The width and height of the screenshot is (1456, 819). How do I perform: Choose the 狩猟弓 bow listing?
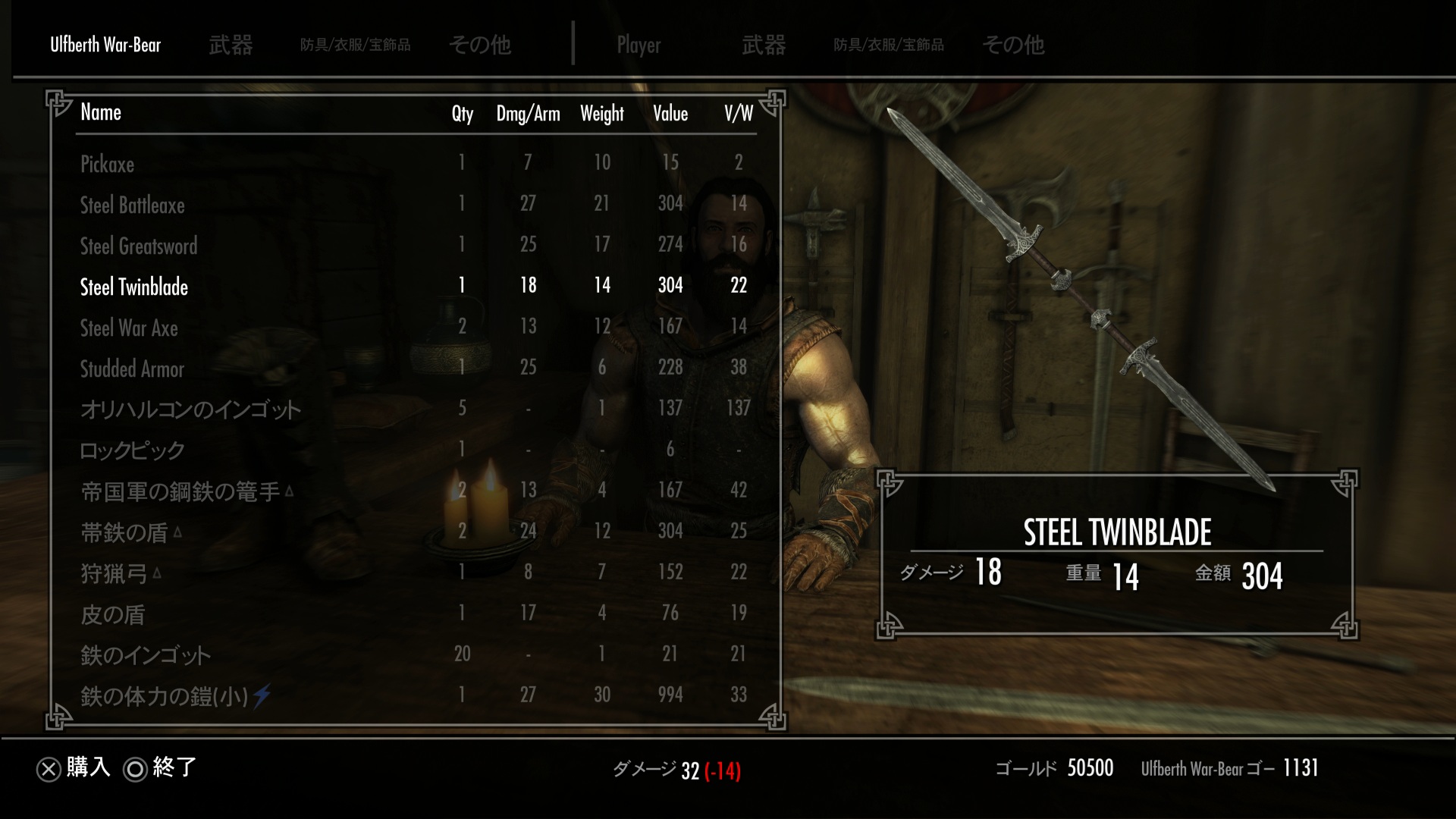point(114,573)
